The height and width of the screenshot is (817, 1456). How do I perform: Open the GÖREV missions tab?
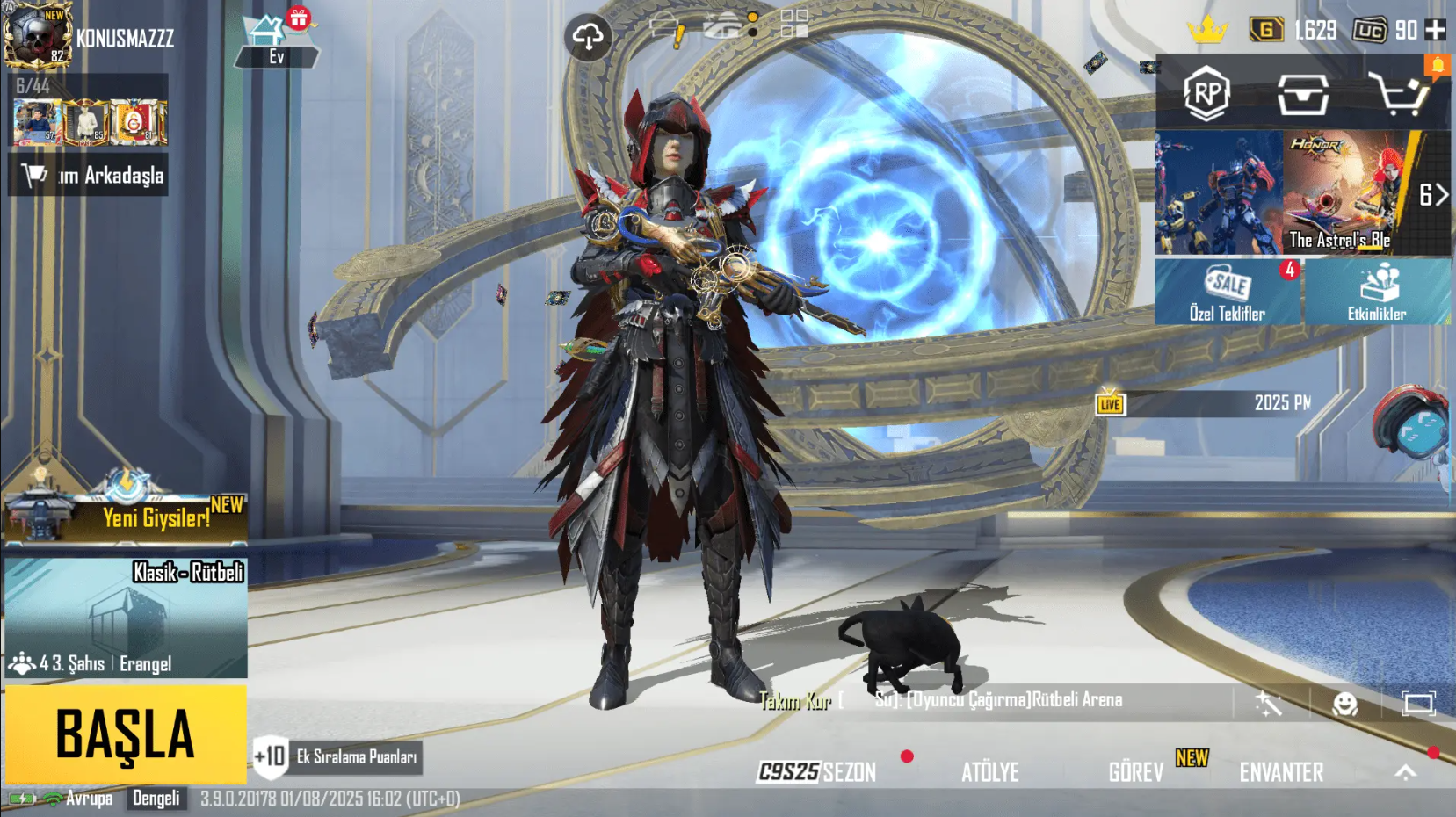(x=1135, y=771)
